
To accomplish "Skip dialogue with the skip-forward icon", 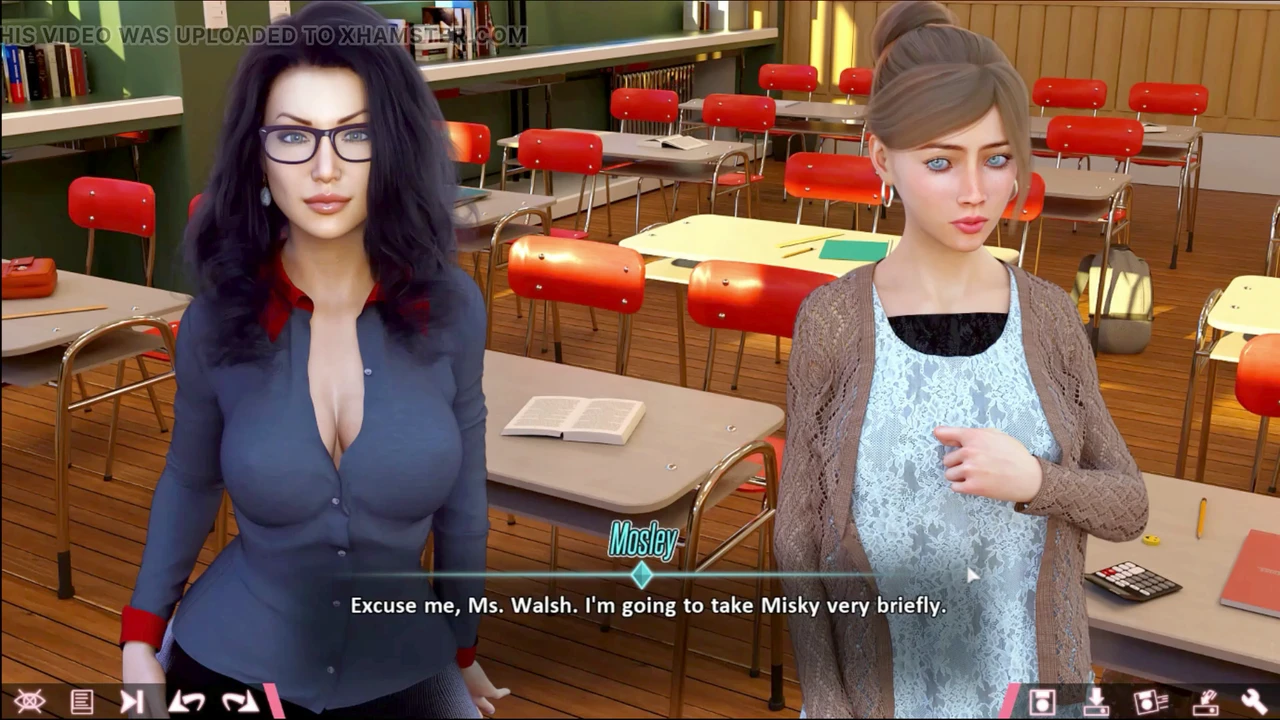I will click(132, 701).
